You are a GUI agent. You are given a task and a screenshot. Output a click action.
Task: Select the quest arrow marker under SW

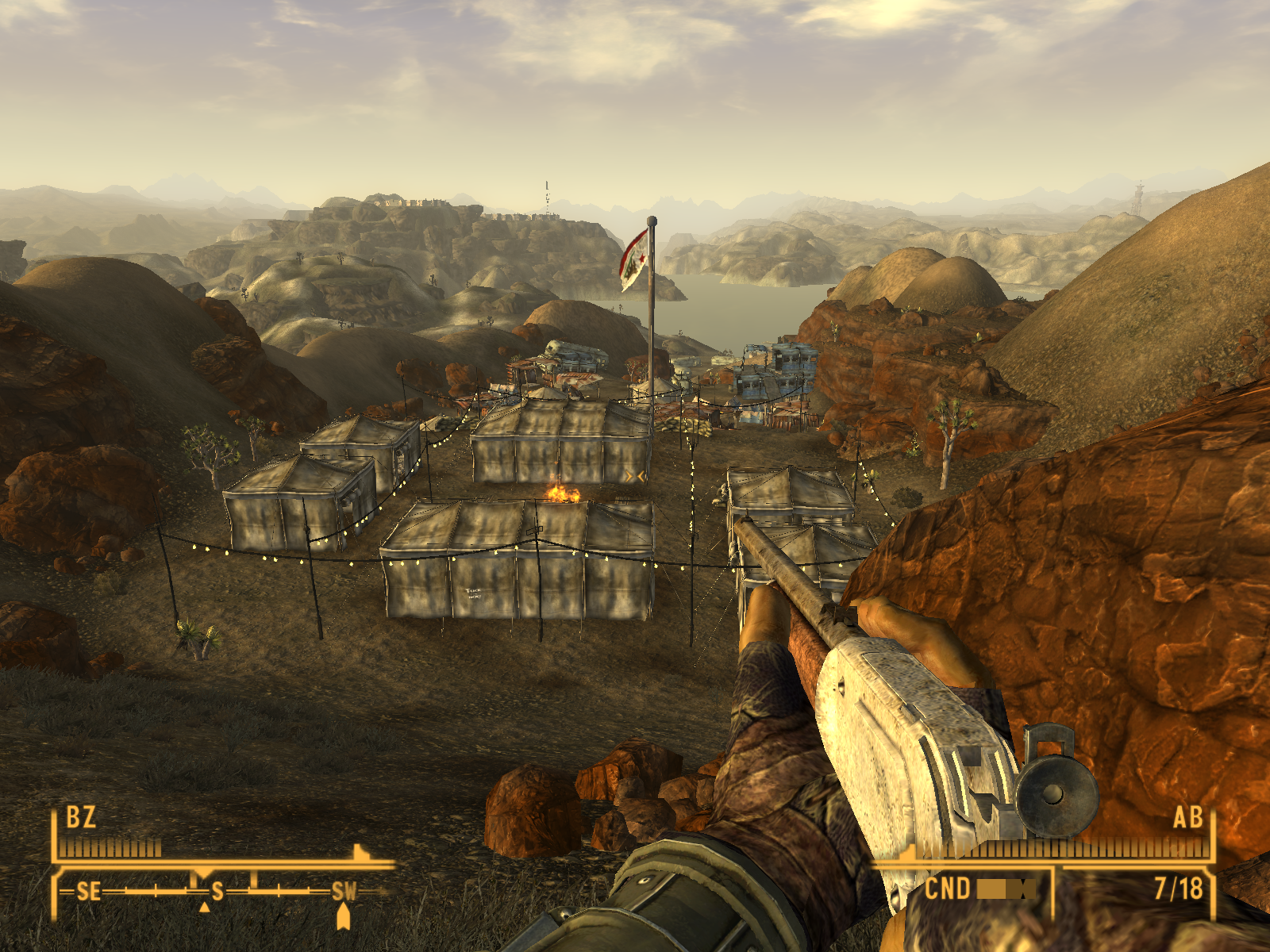point(343,916)
